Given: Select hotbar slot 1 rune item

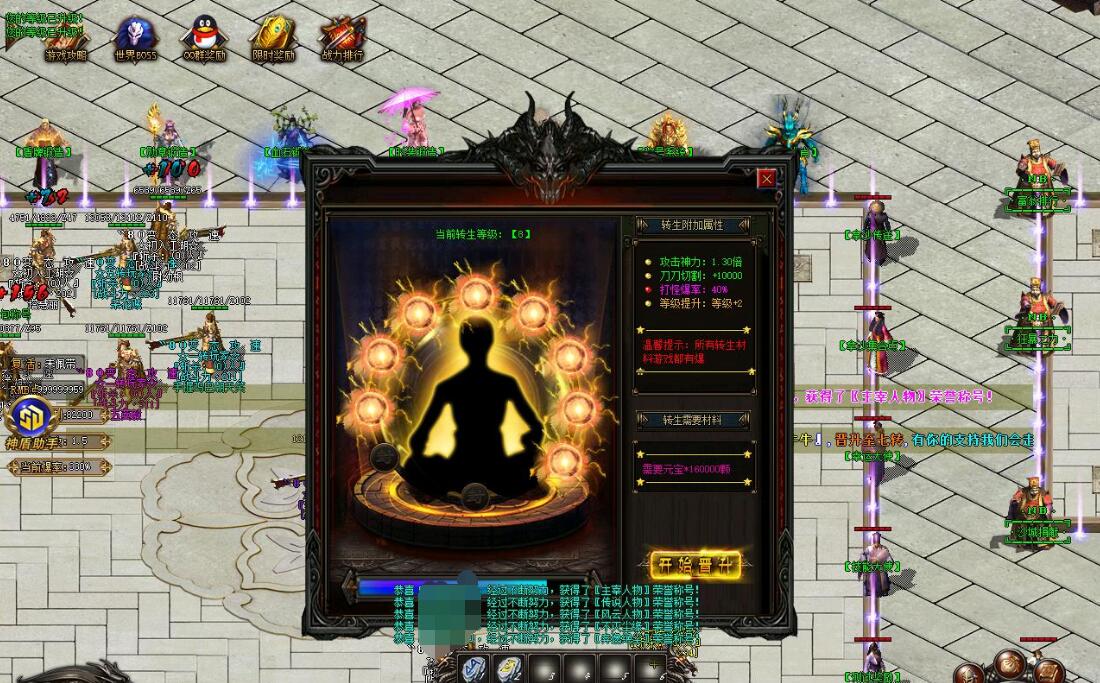Looking at the screenshot, I should coord(473,667).
